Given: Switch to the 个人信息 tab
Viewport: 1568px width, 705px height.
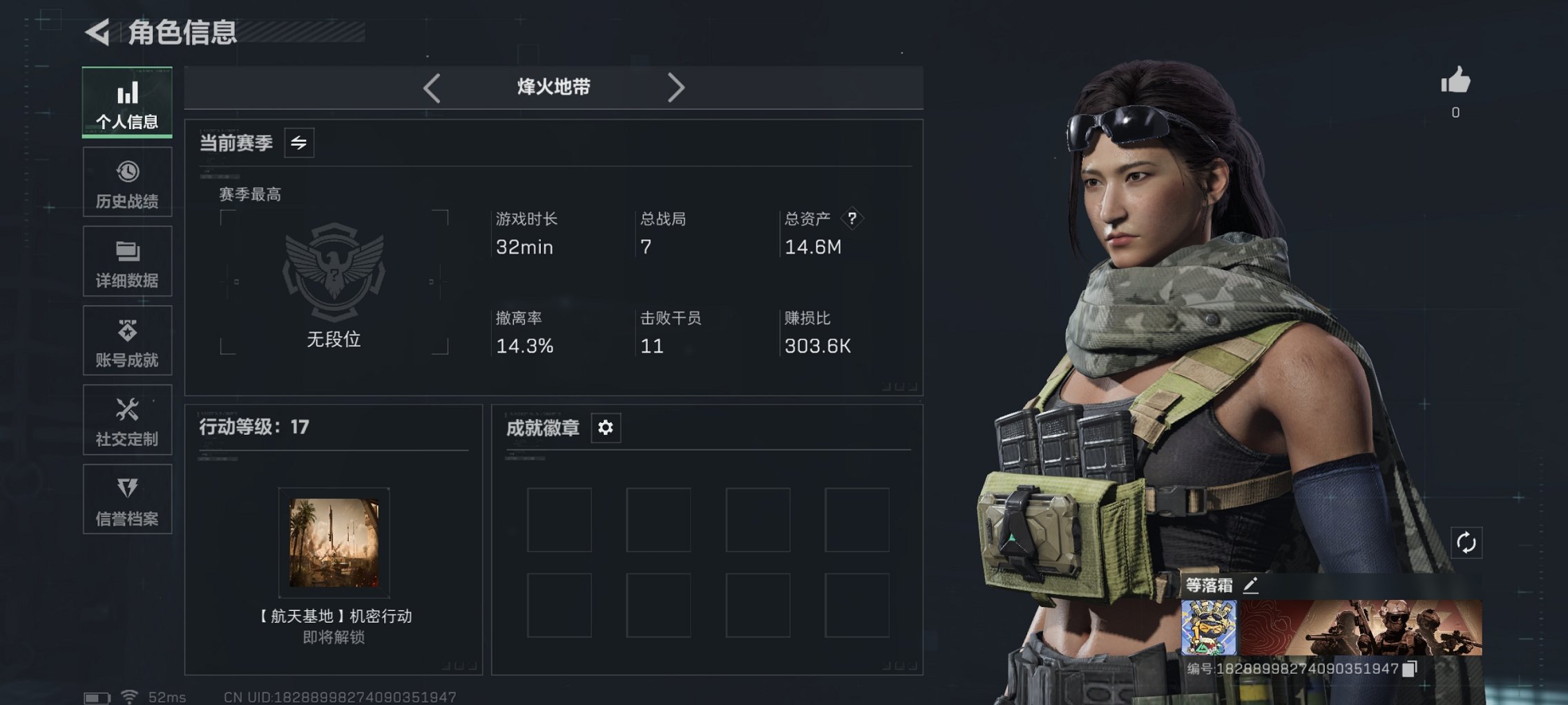Looking at the screenshot, I should [126, 102].
